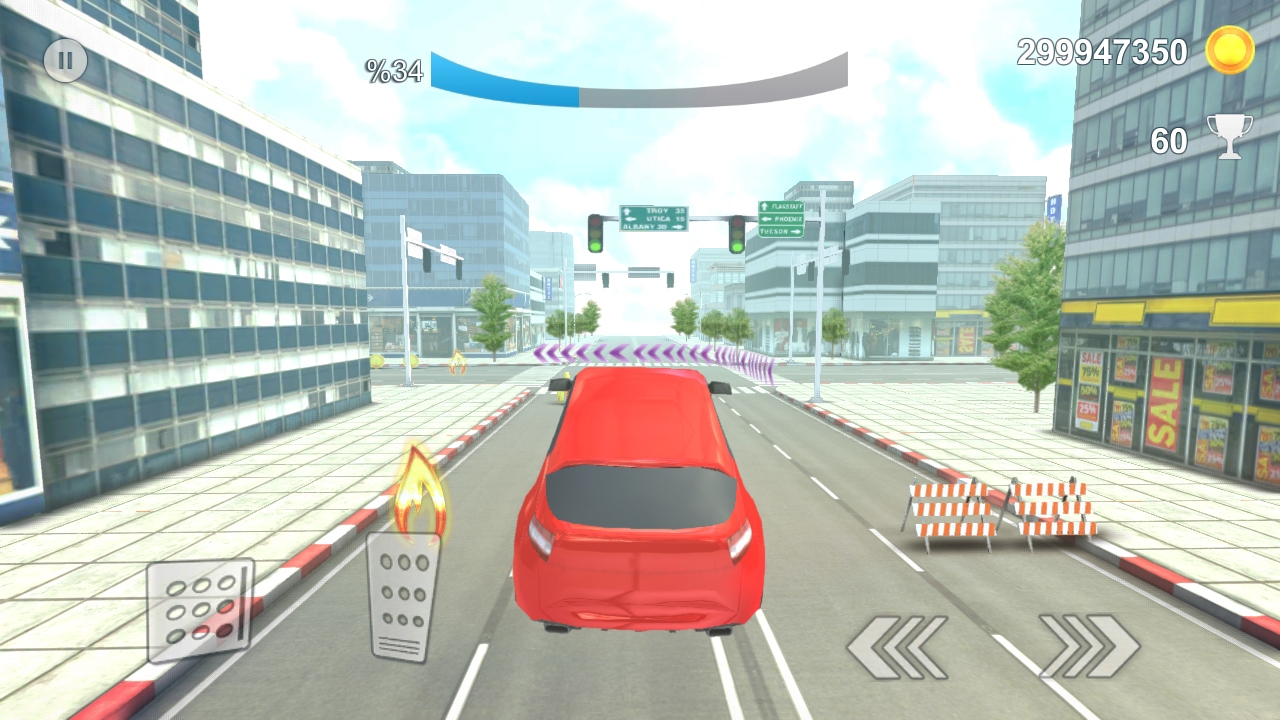Tap the gold coin icon
1280x720 pixels.
[1228, 52]
